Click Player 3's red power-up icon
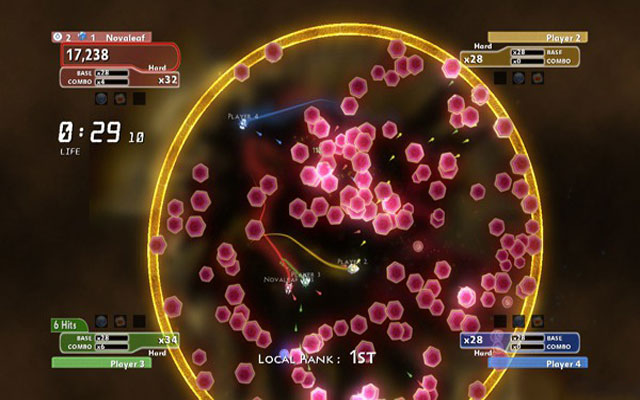Screen dimensions: 640x400 pos(120,322)
